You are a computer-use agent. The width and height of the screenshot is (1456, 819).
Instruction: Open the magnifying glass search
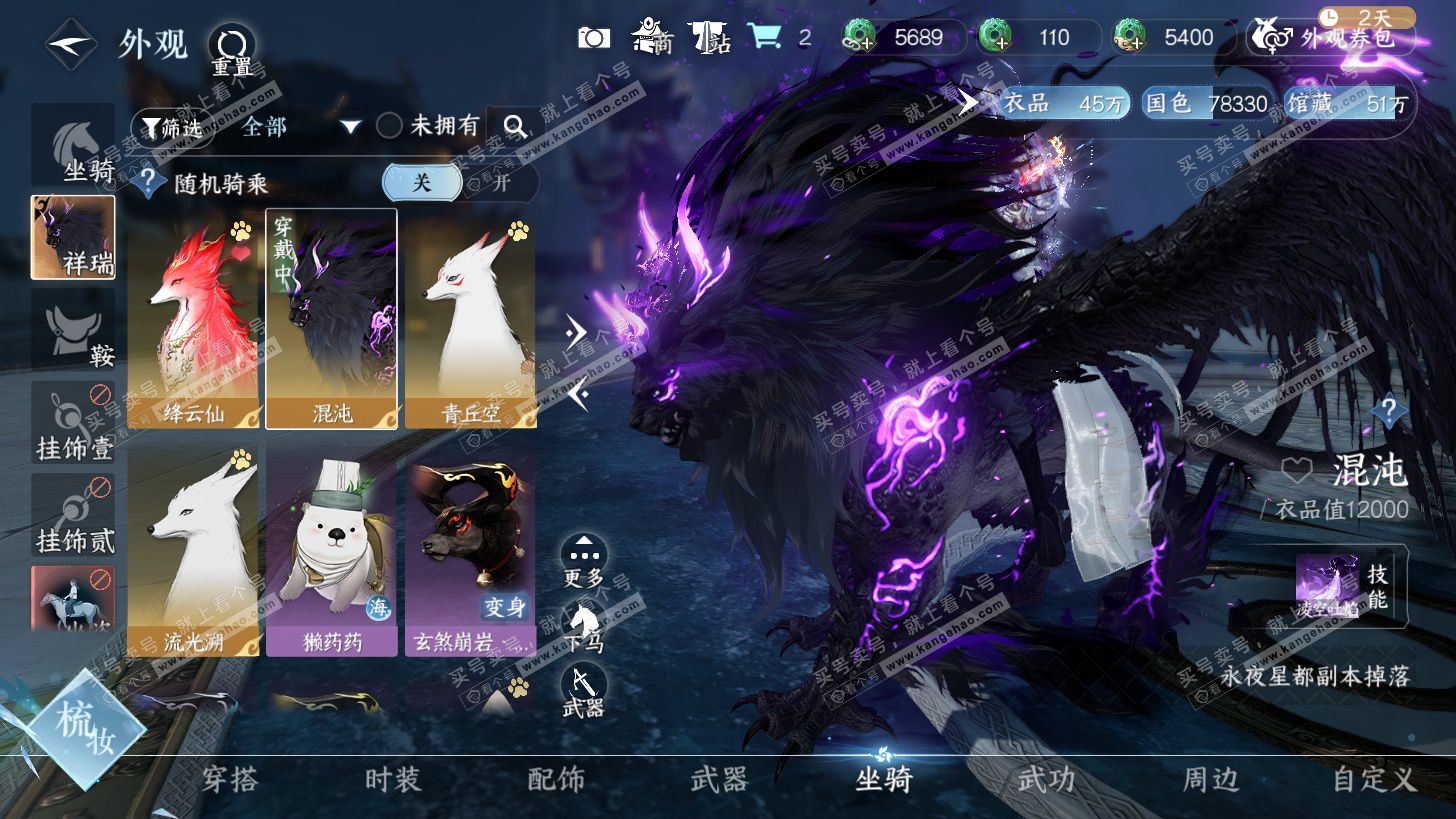[515, 126]
